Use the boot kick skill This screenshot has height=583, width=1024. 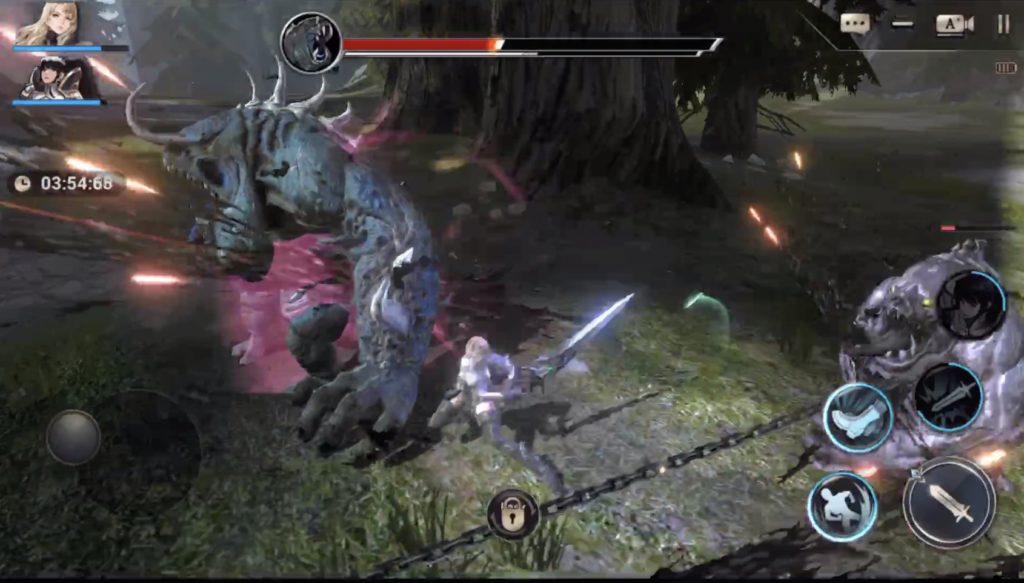tap(857, 416)
